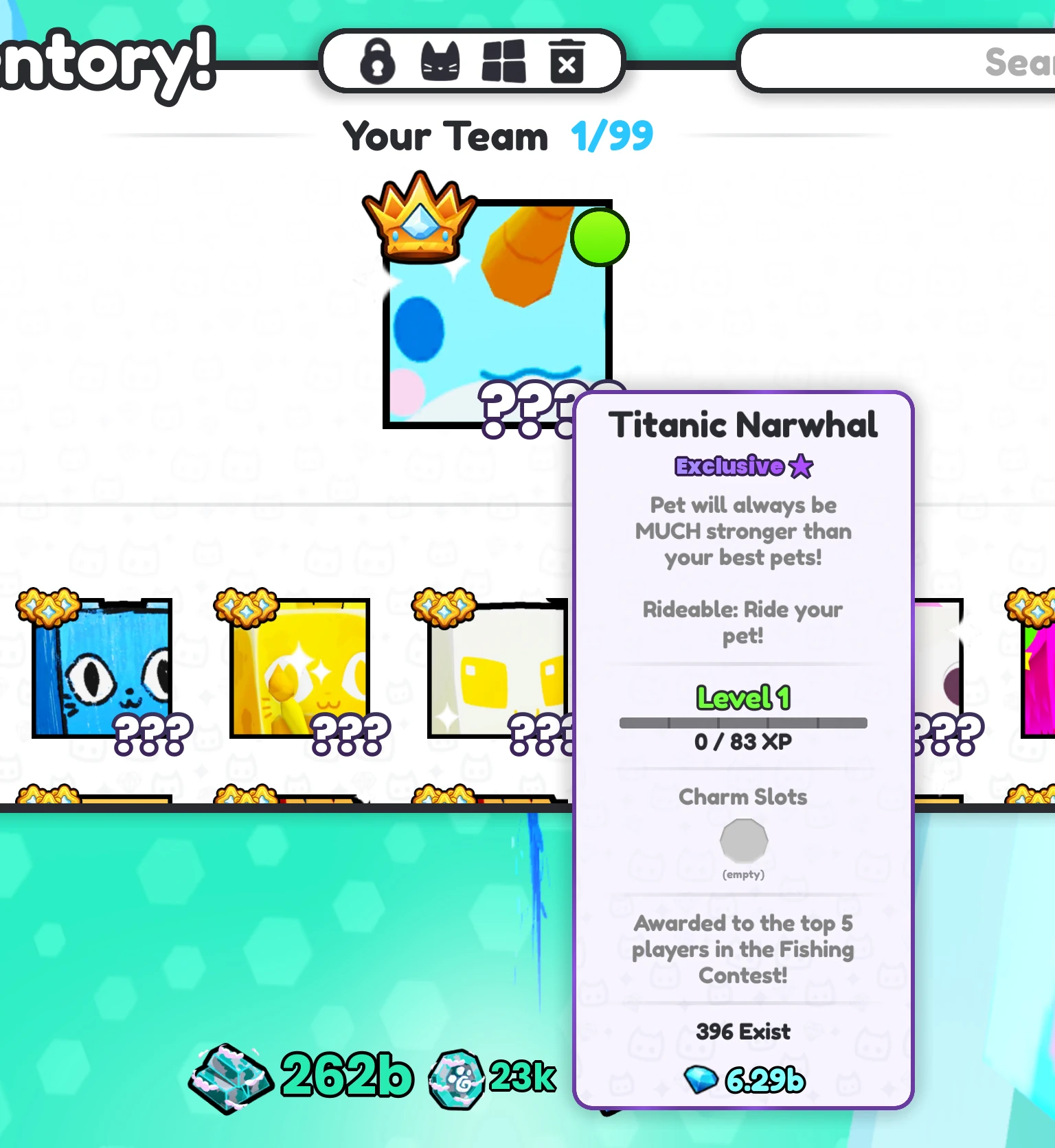Viewport: 1055px width, 1148px height.
Task: Select the 23k gingerbread currency icon
Action: pos(457,1078)
